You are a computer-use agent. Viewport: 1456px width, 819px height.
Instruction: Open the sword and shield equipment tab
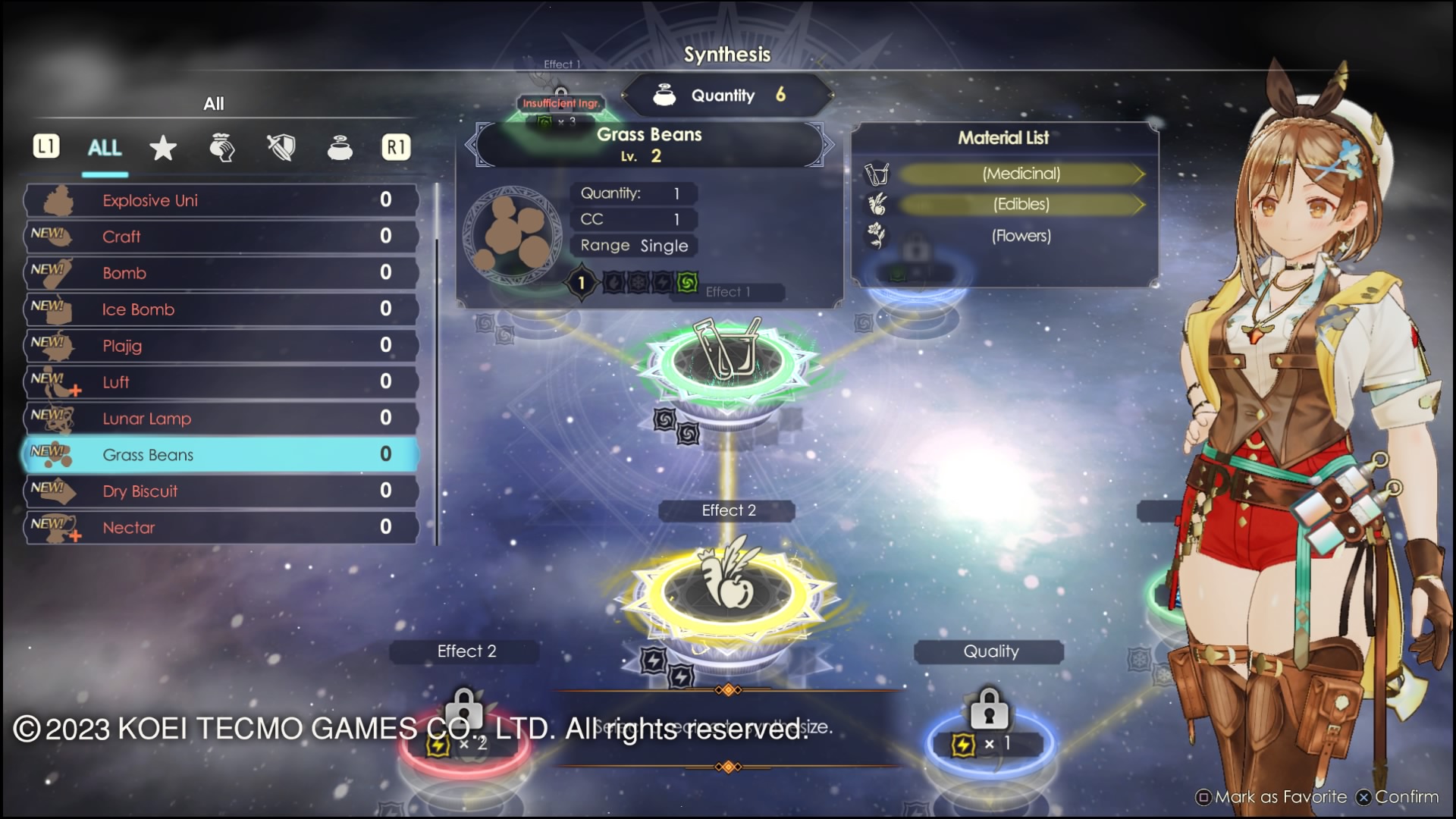(x=281, y=148)
